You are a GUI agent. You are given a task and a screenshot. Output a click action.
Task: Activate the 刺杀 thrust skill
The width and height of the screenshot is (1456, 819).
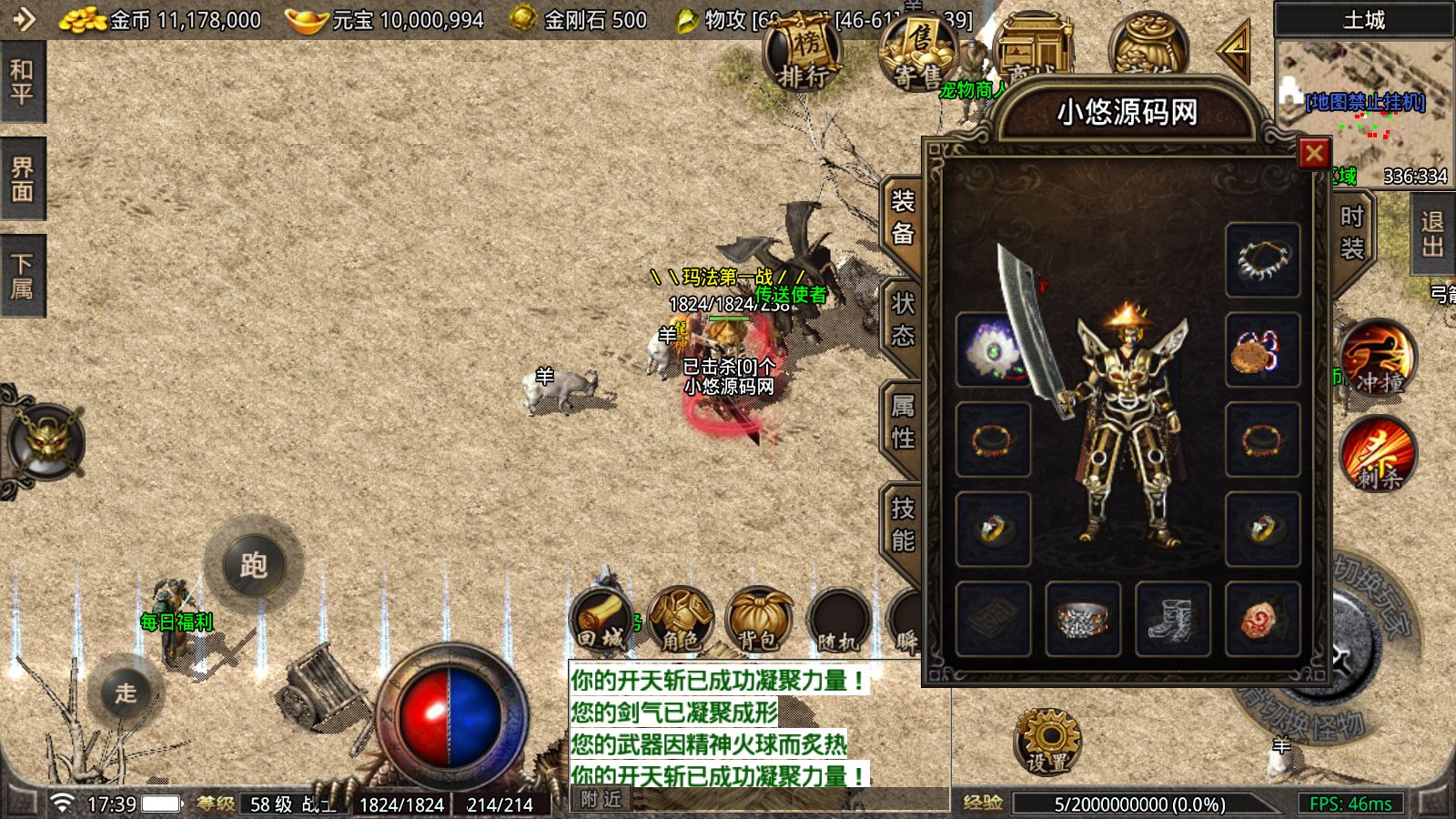[1377, 454]
